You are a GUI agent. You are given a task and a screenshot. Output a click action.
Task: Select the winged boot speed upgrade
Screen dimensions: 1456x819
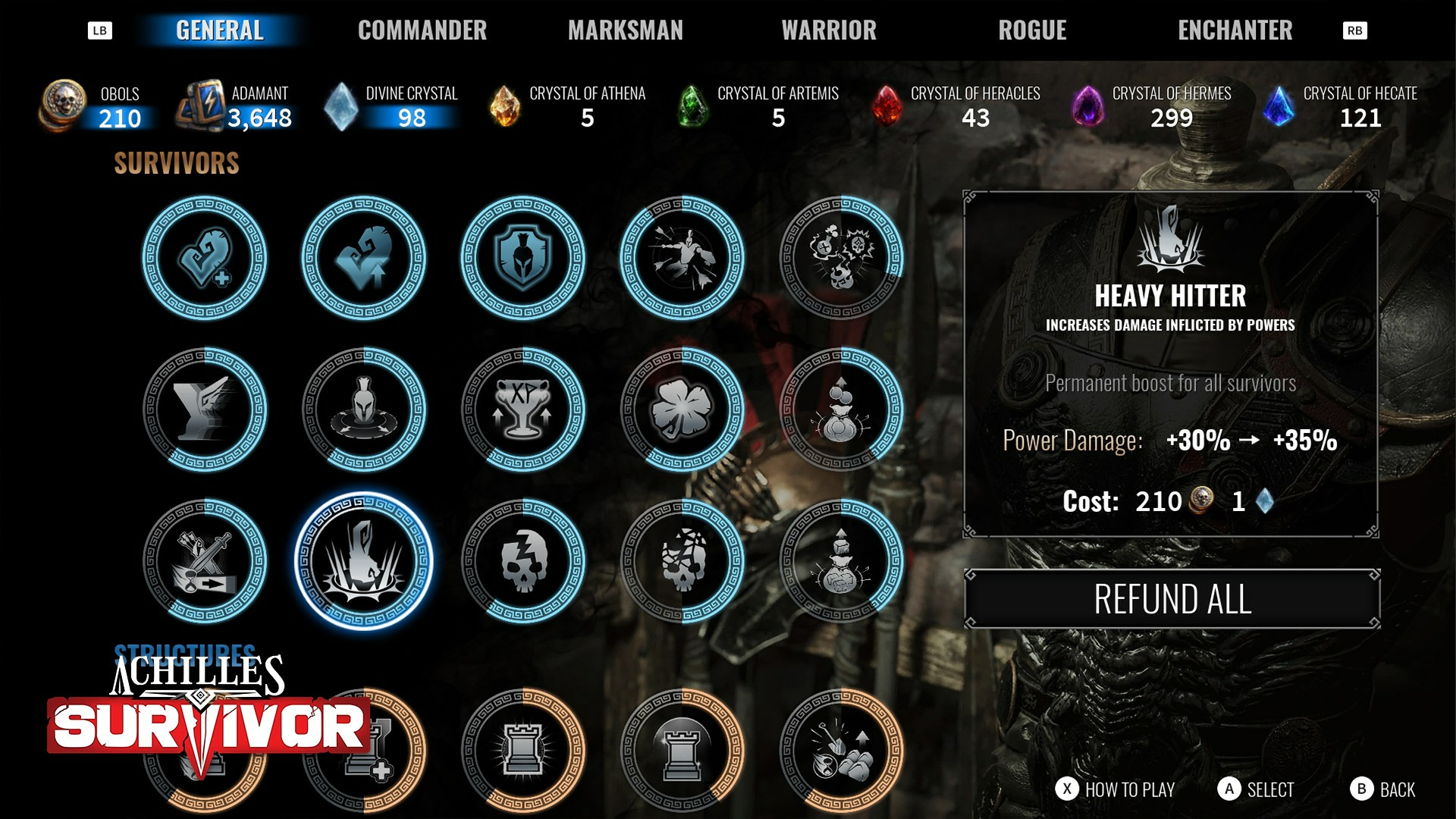(205, 409)
